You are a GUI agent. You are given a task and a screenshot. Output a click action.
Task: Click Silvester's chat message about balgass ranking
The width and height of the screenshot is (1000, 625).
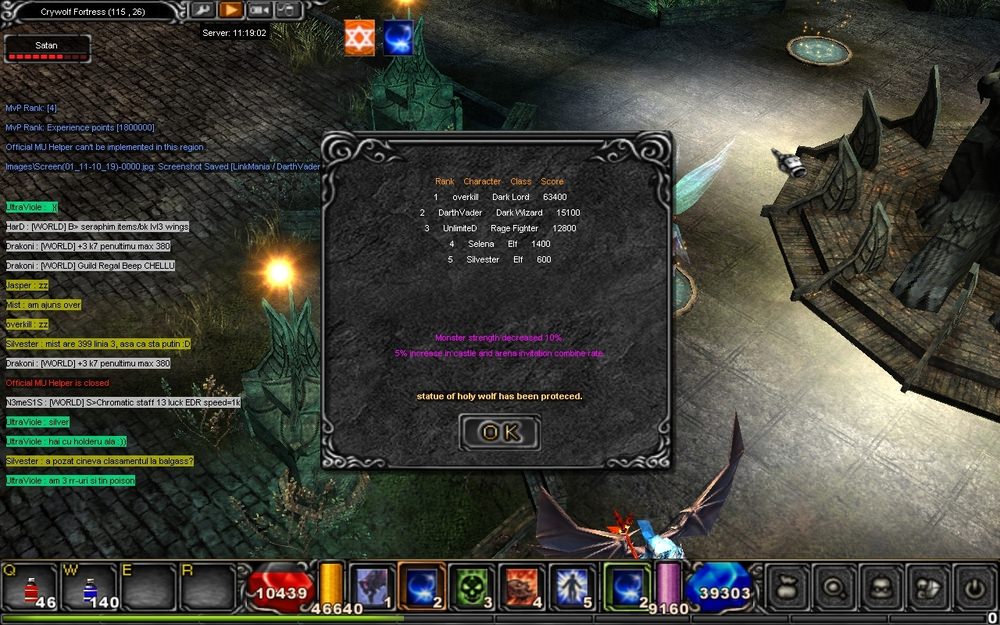pyautogui.click(x=99, y=461)
